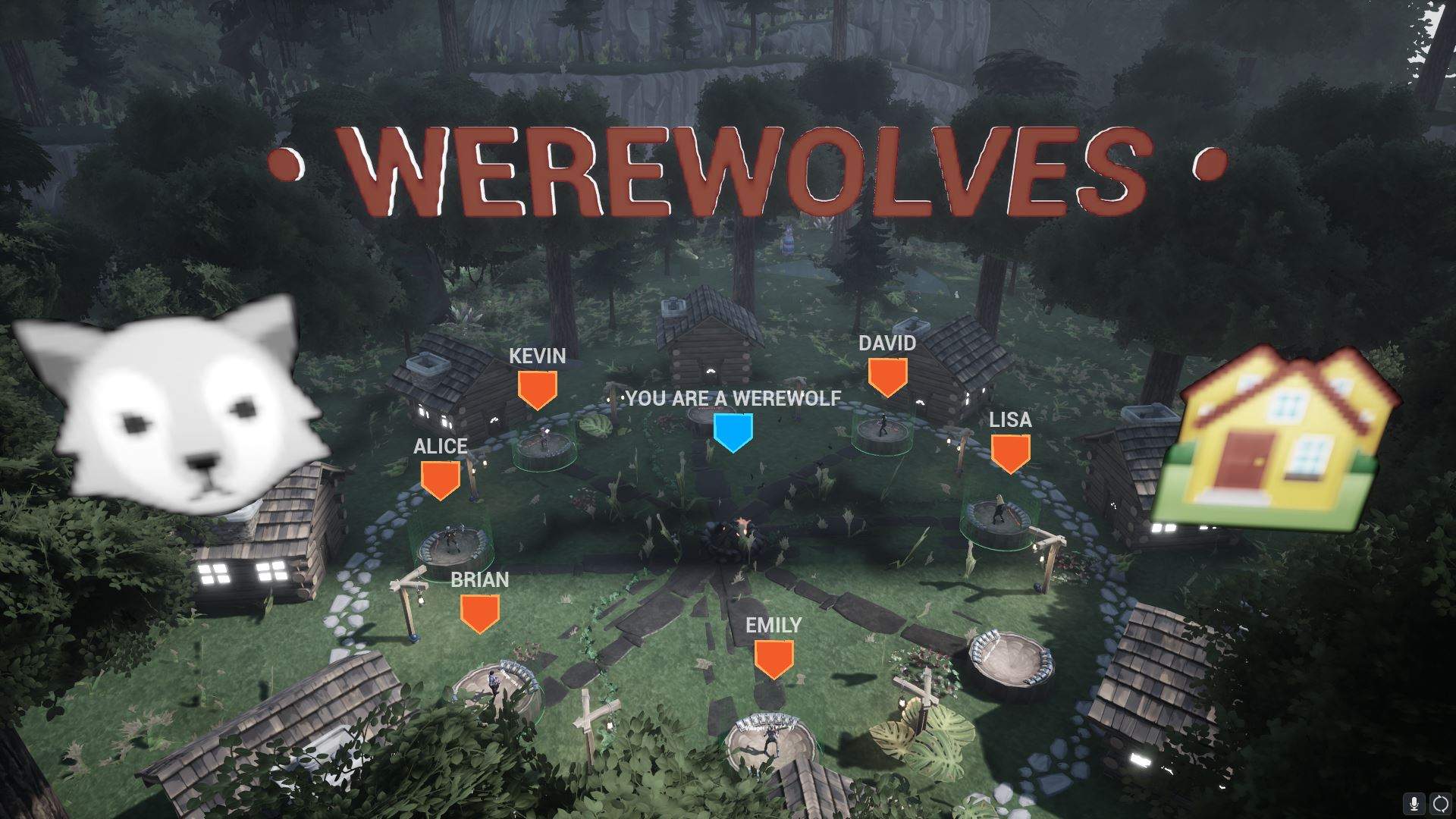Click the DAVID name label

tap(888, 343)
